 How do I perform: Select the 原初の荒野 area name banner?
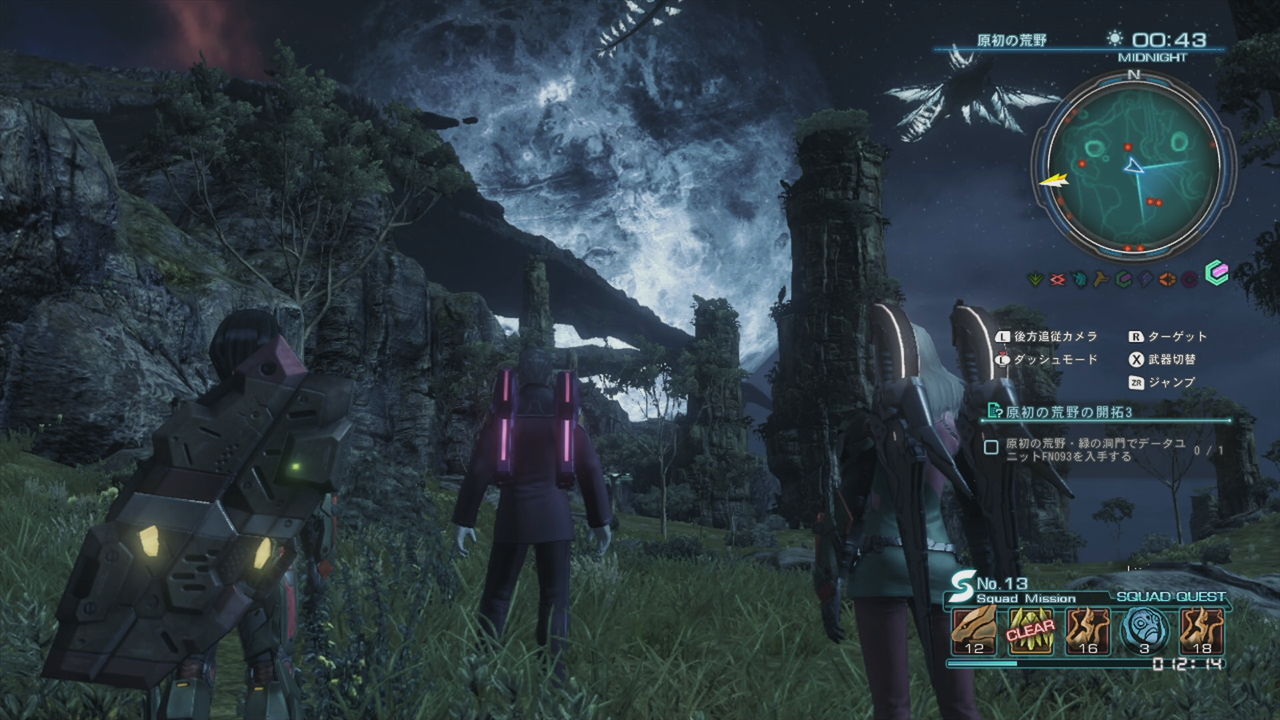(x=1011, y=41)
